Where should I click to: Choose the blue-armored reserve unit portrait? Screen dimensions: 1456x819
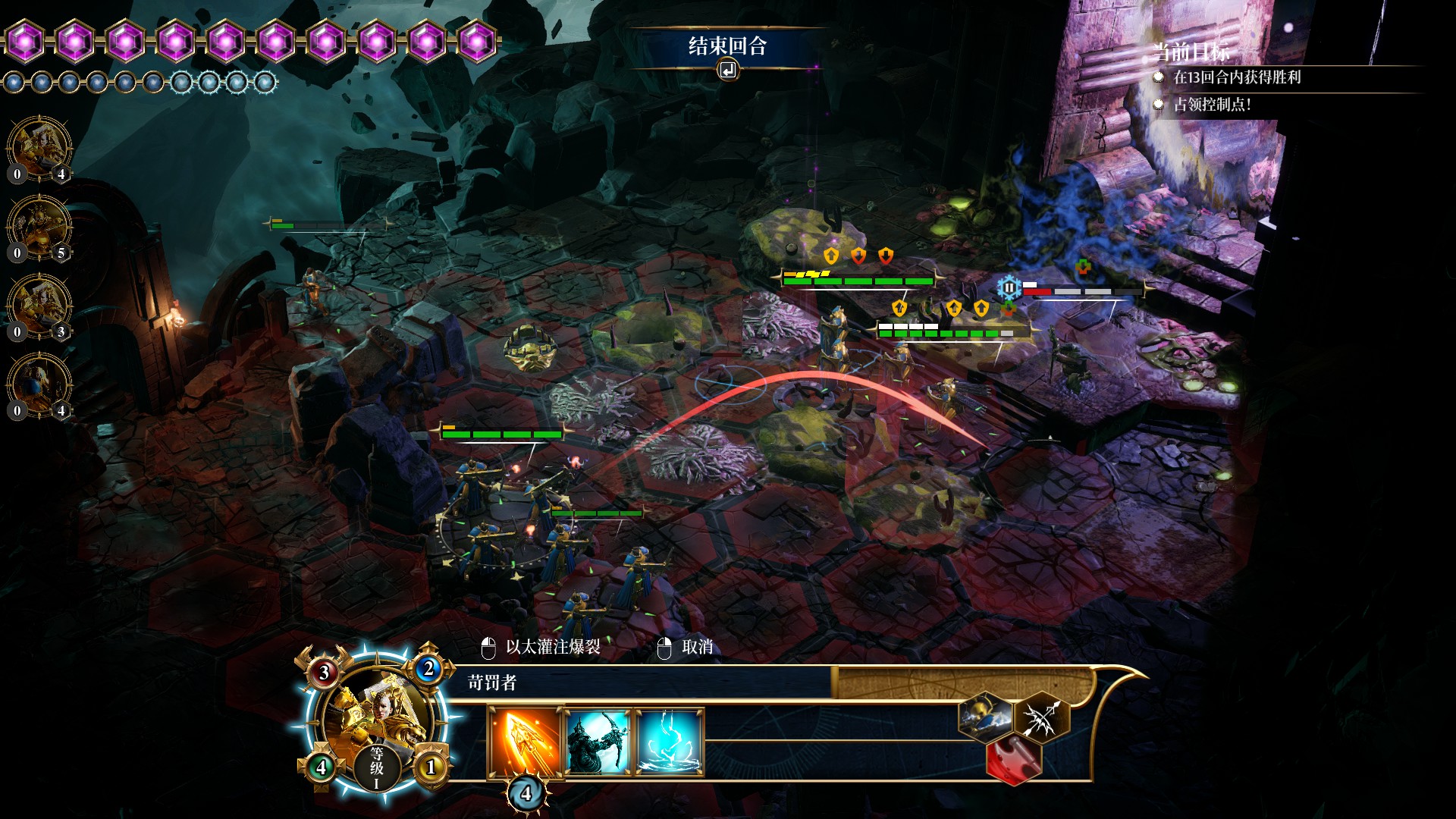click(39, 385)
